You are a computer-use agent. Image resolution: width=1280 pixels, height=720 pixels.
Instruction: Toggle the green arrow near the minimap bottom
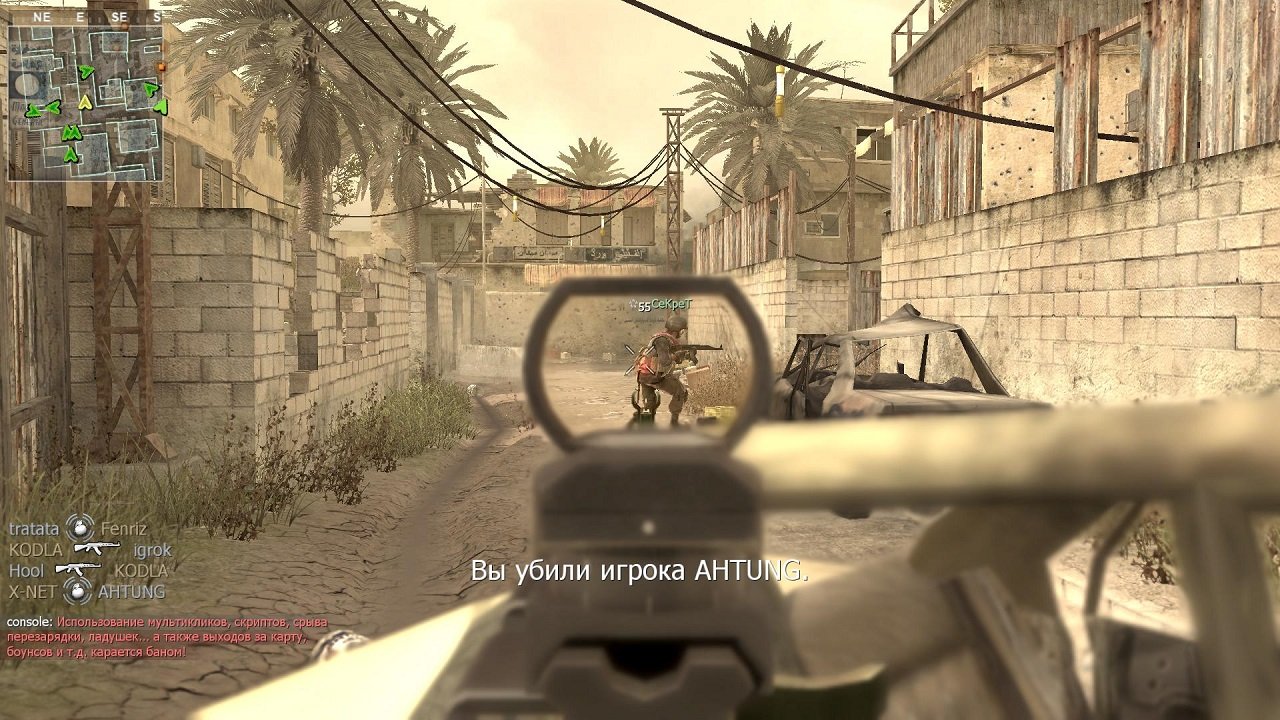click(x=70, y=154)
